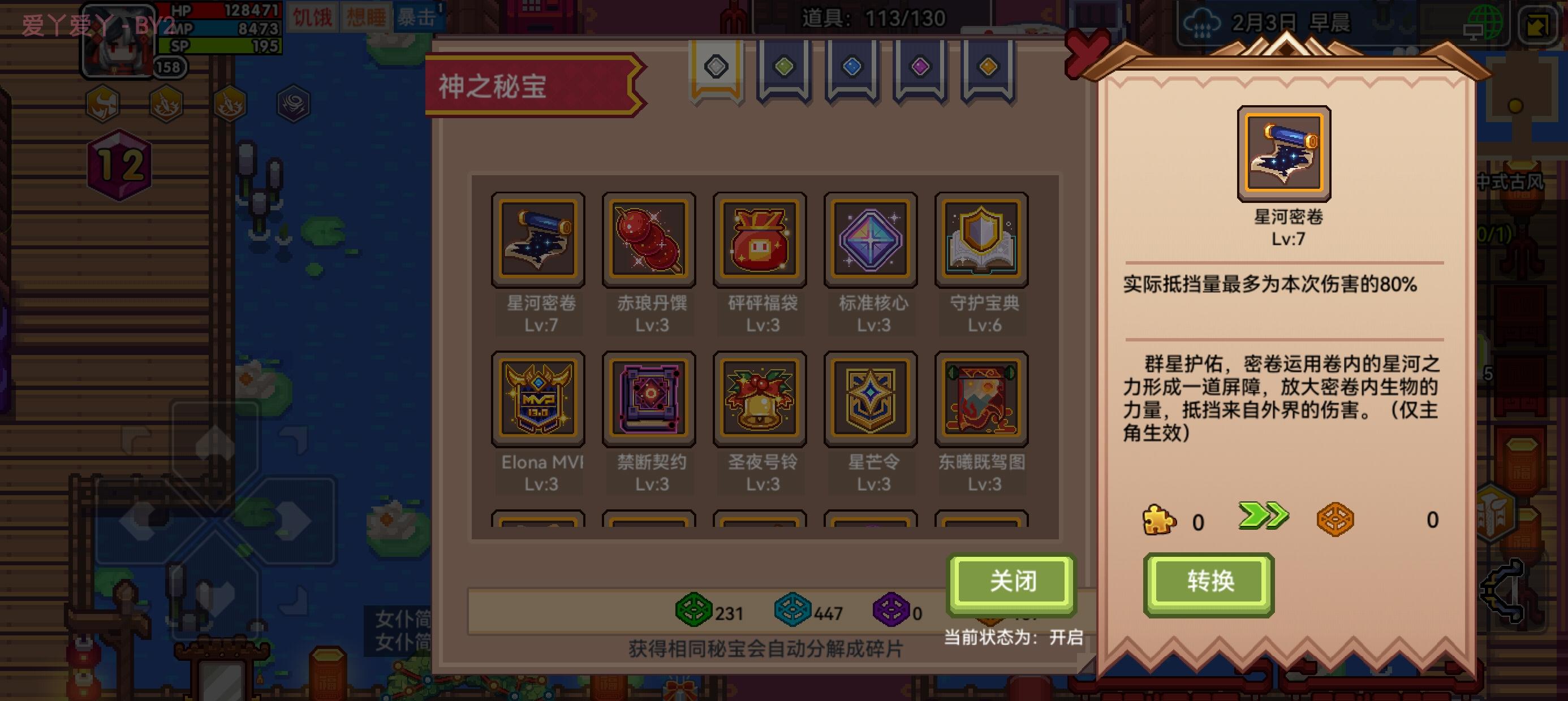Select the 星芒令 treasure icon

(x=871, y=399)
